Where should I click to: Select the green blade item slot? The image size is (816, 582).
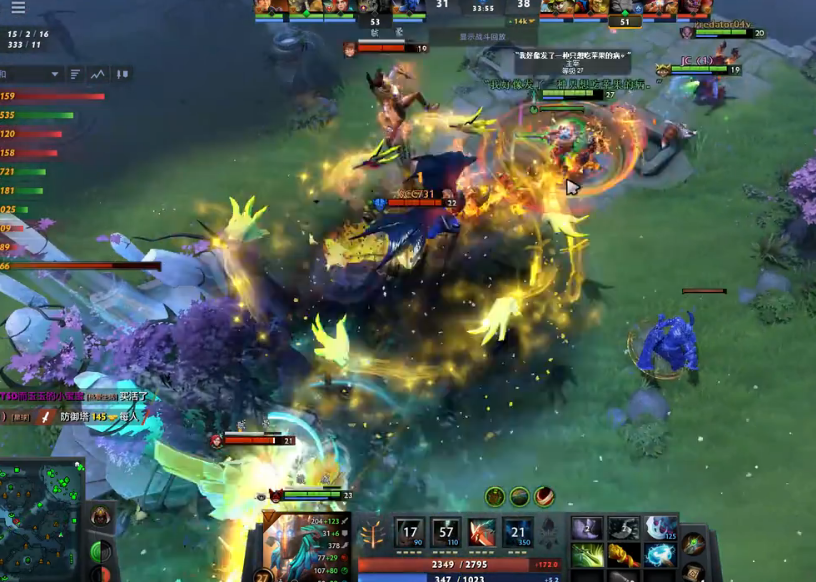point(587,554)
